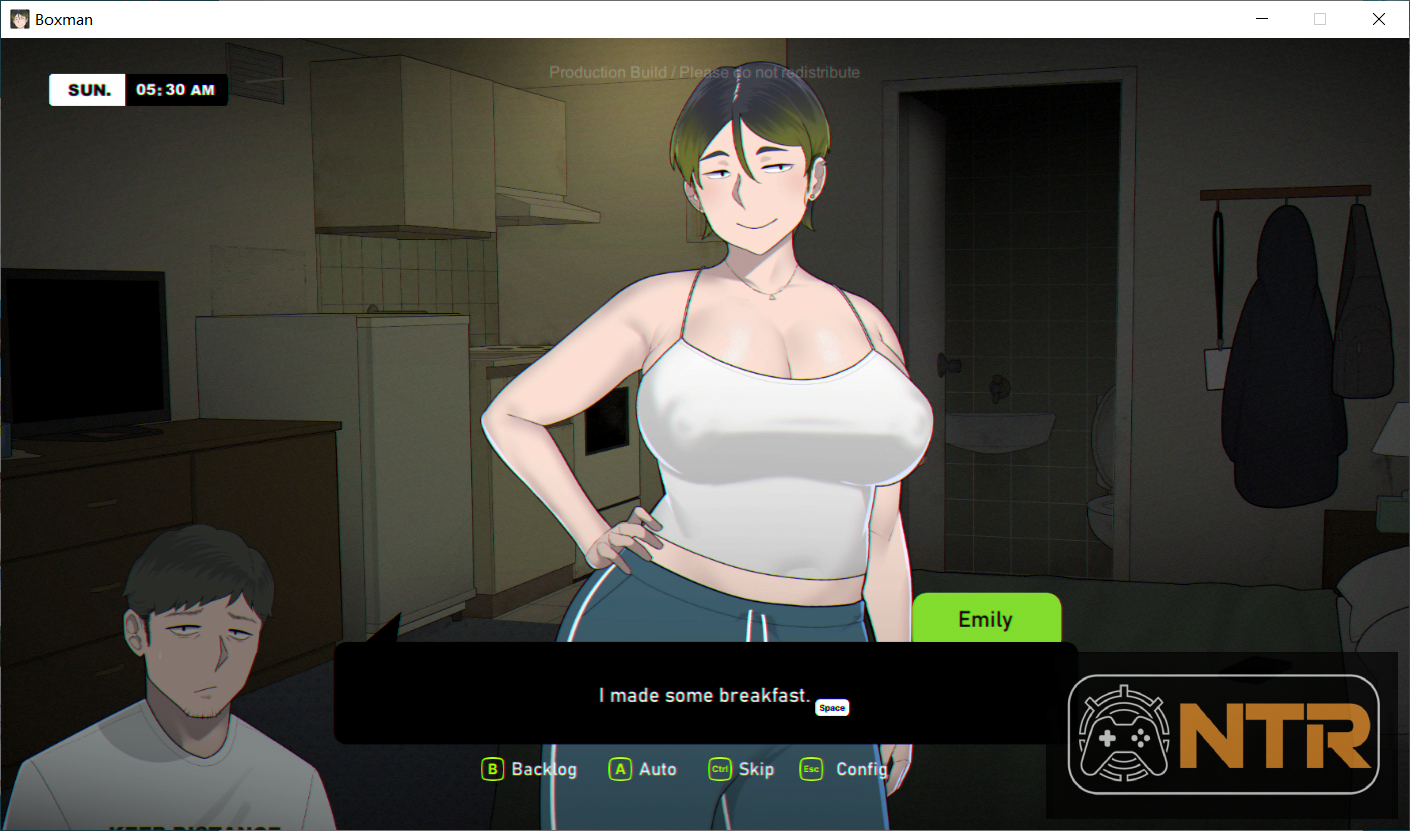1410x831 pixels.
Task: Open the Backlog
Action: click(x=528, y=769)
